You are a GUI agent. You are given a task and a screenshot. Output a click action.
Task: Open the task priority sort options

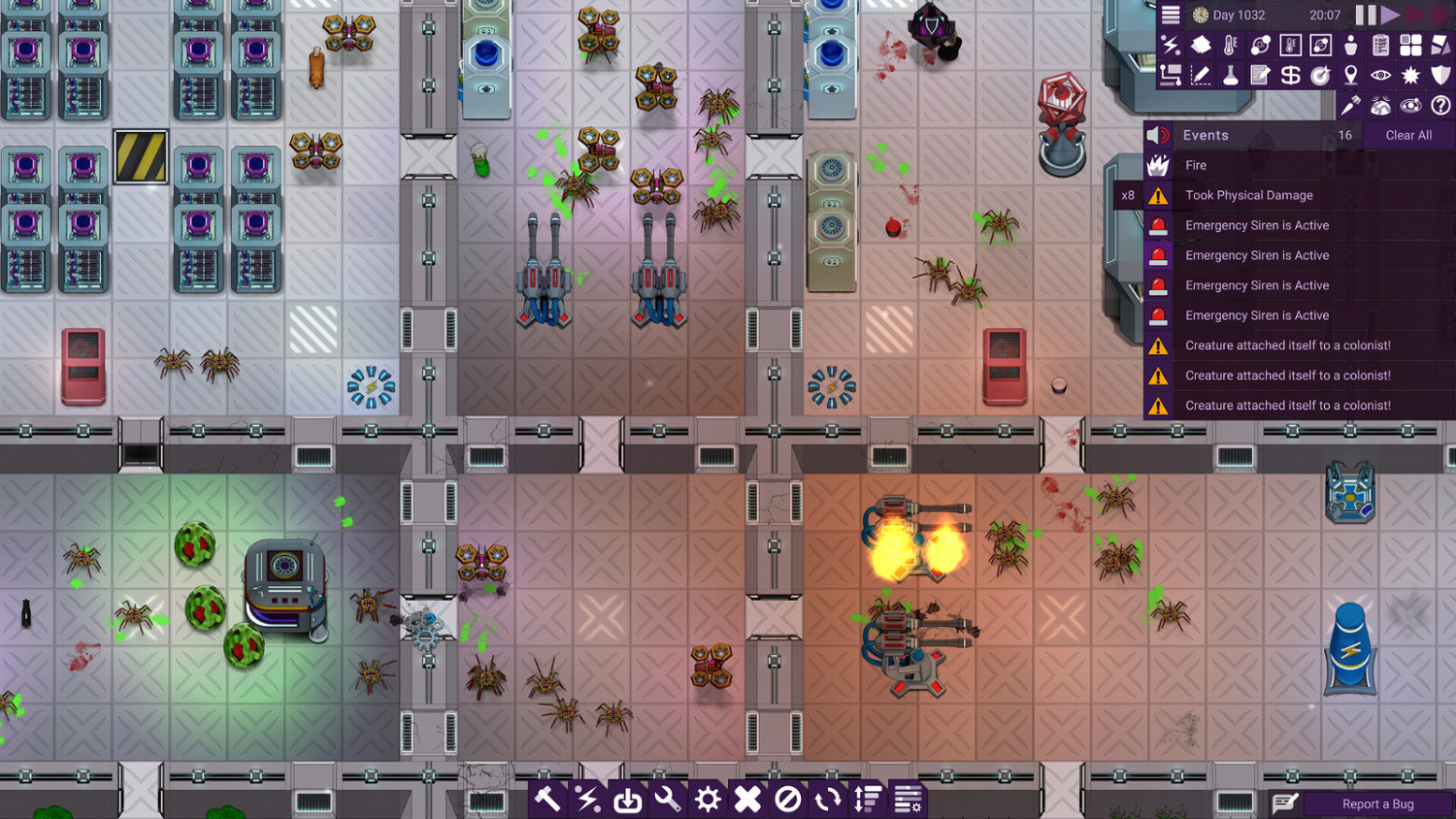[867, 800]
